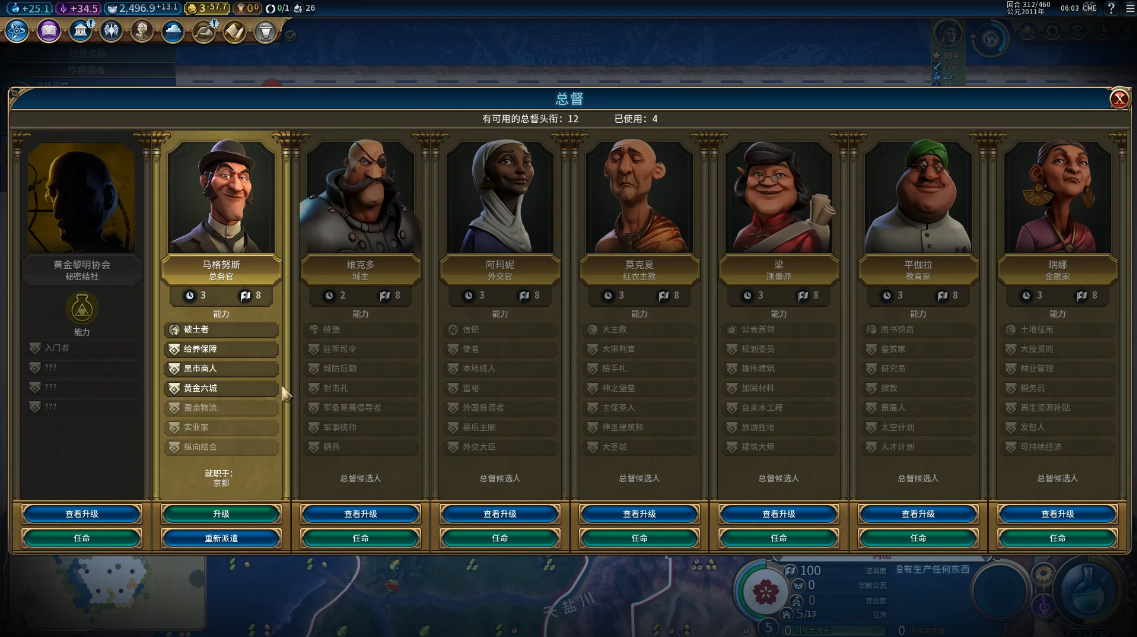Viewport: 1137px width, 637px height.
Task: Appoint the Golden Dawn secret society governor
Action: [x=82, y=537]
